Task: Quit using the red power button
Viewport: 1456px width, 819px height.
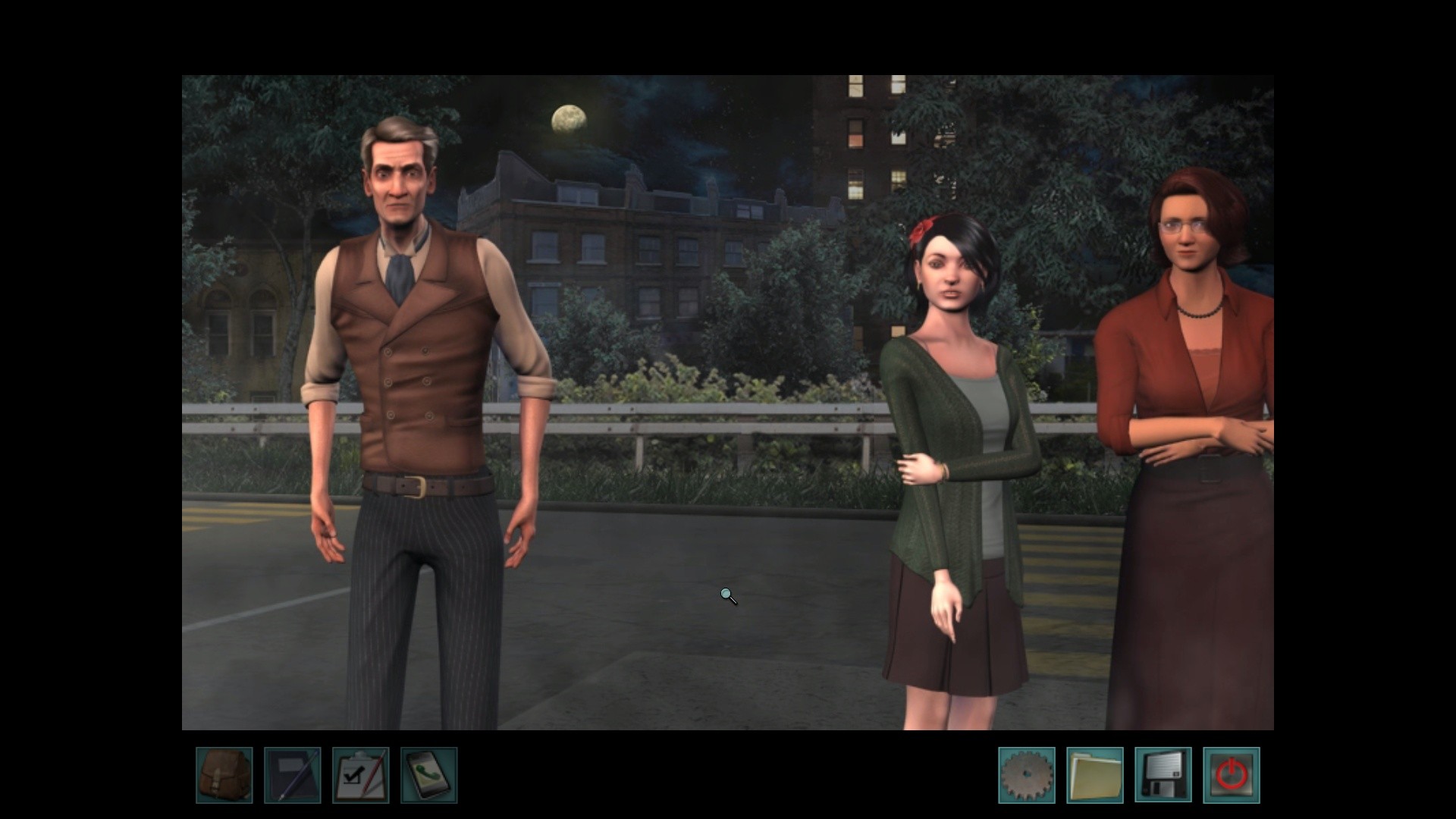Action: (x=1231, y=775)
